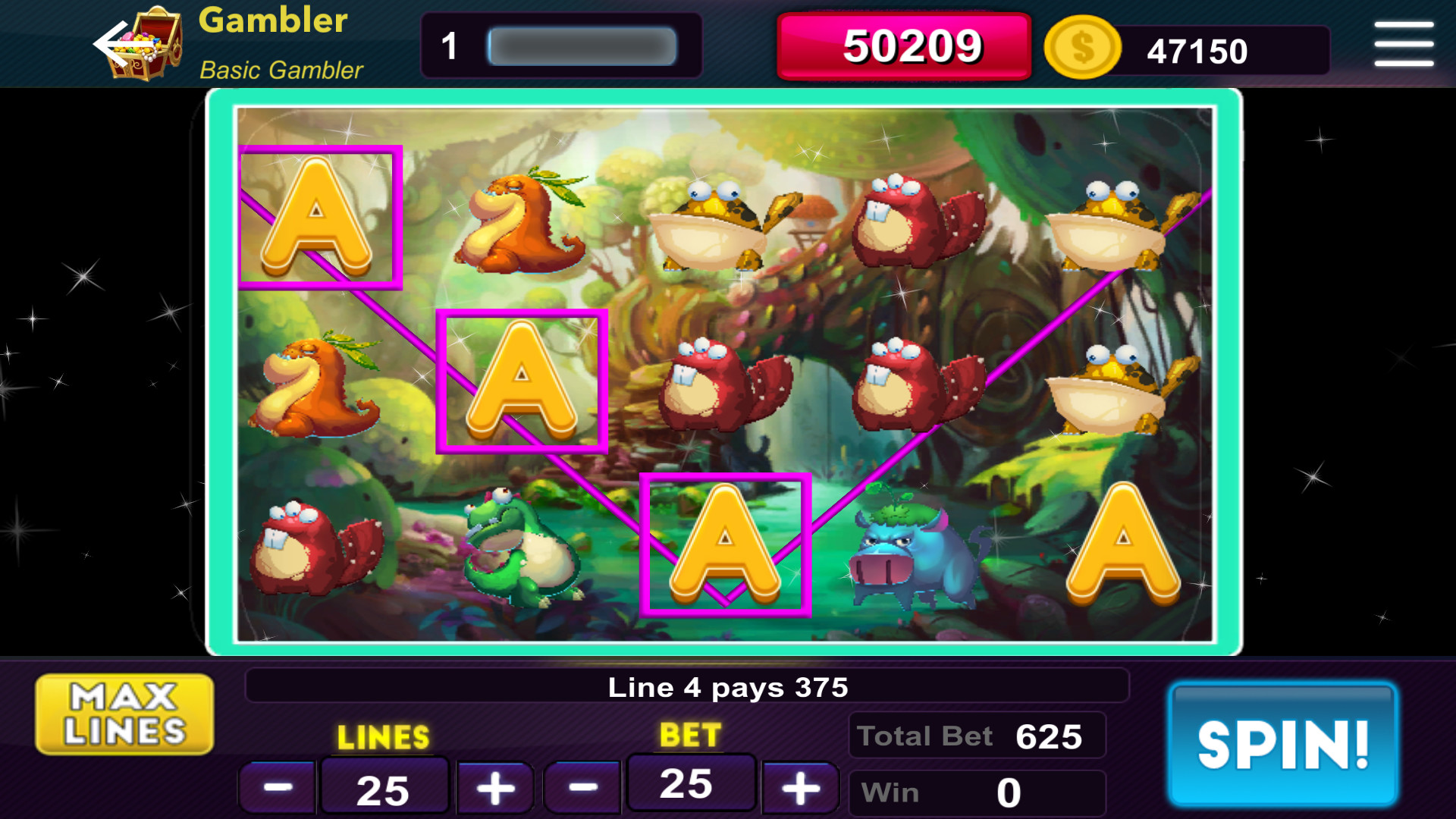This screenshot has width=1456, height=819.
Task: View the Basic Gambler label
Action: pyautogui.click(x=281, y=71)
